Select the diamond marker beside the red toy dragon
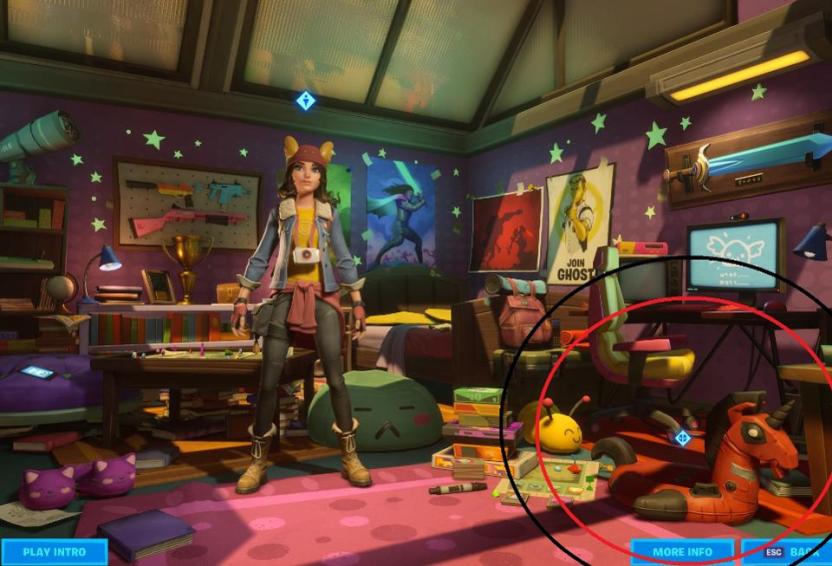This screenshot has height=566, width=832. click(x=683, y=437)
